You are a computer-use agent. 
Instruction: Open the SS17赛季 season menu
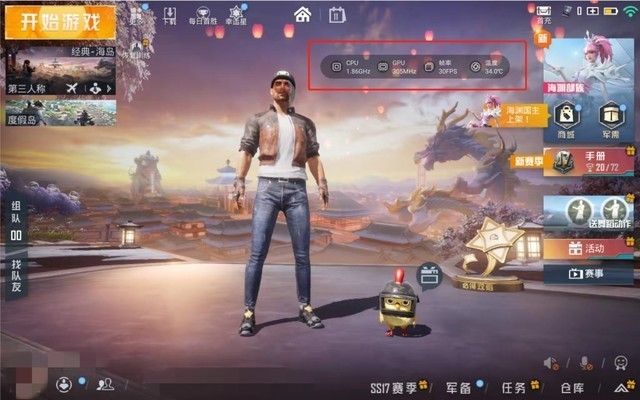pyautogui.click(x=395, y=387)
